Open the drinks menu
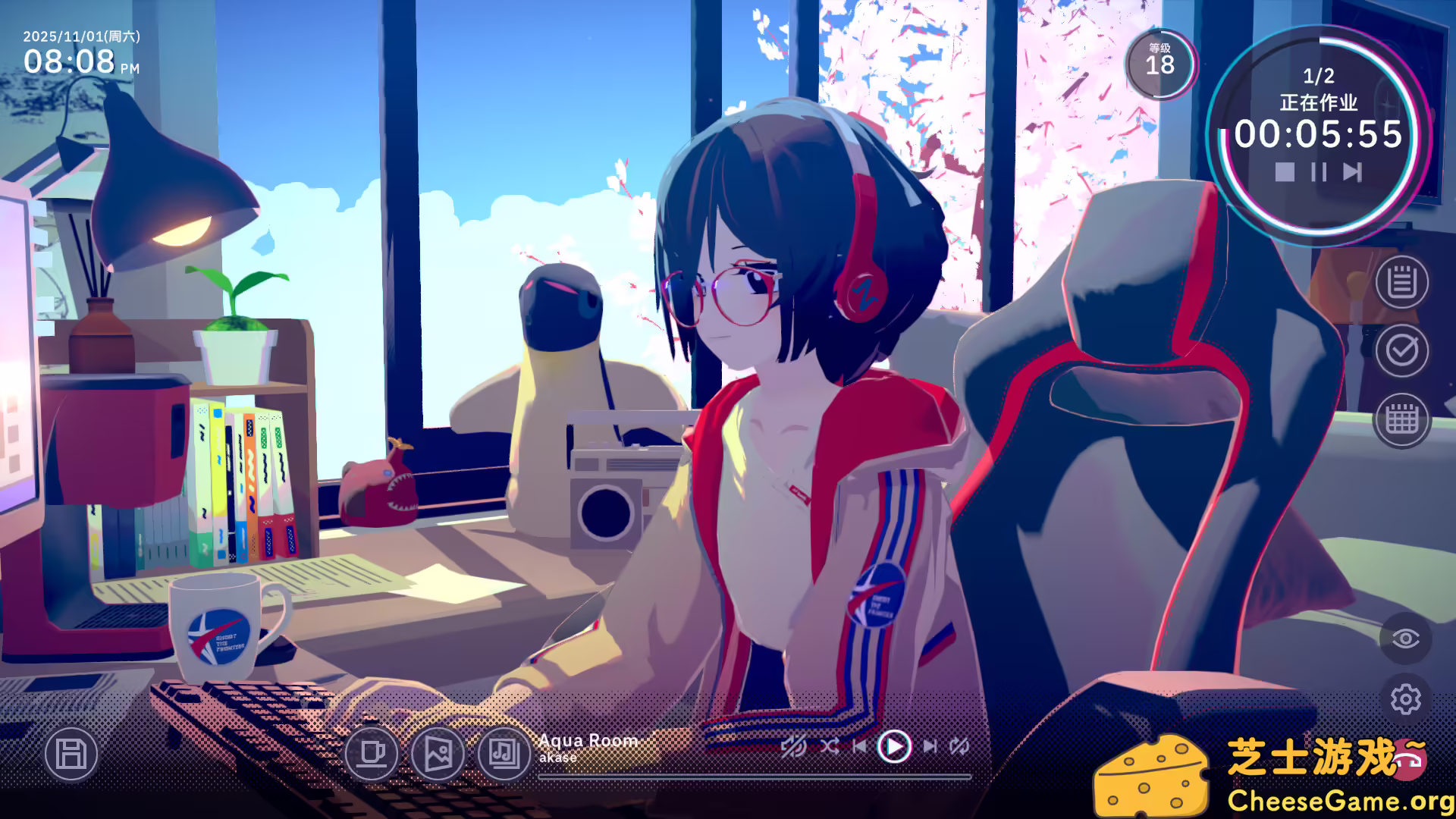 tap(372, 755)
